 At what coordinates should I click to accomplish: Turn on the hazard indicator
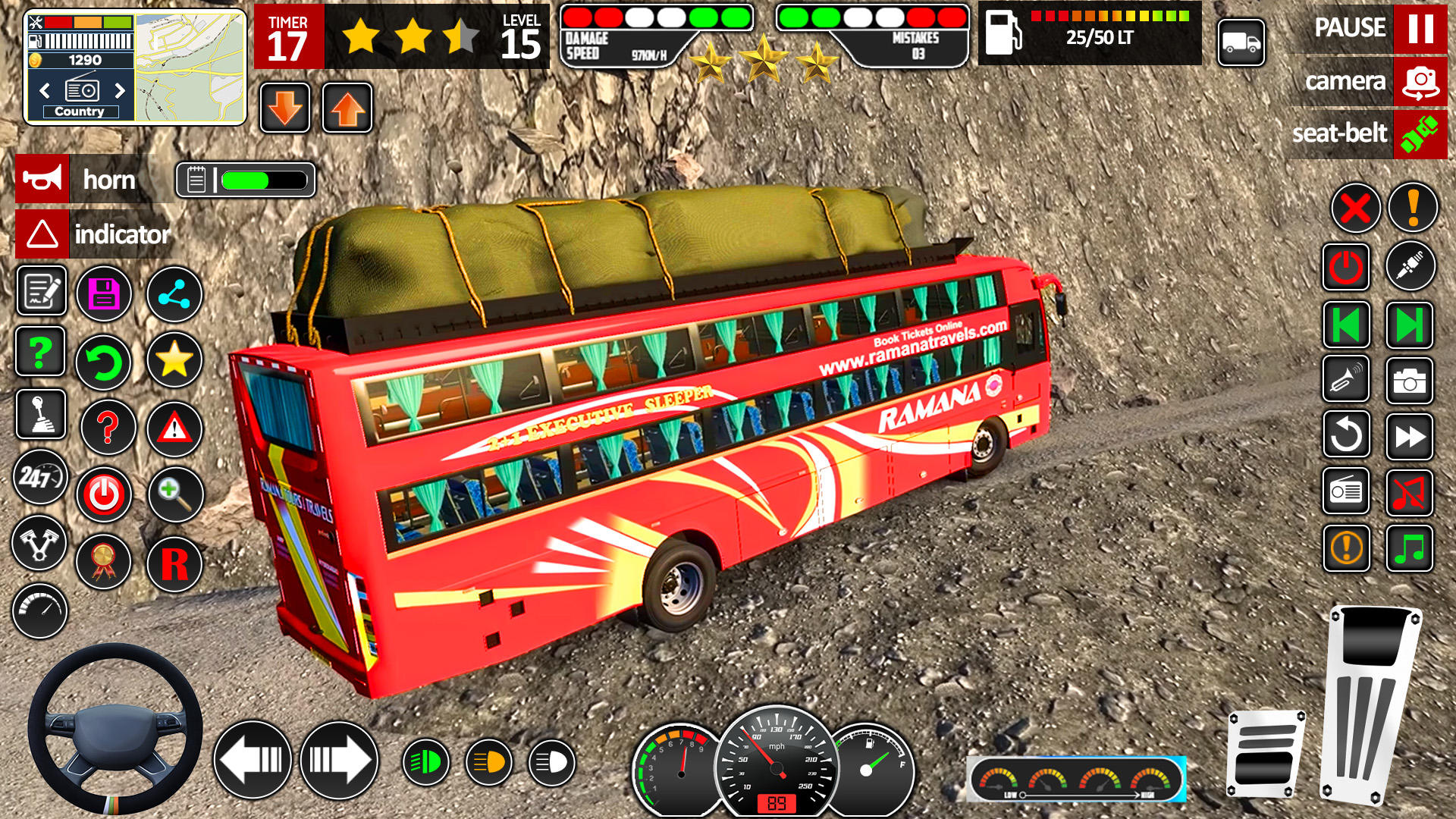(42, 234)
